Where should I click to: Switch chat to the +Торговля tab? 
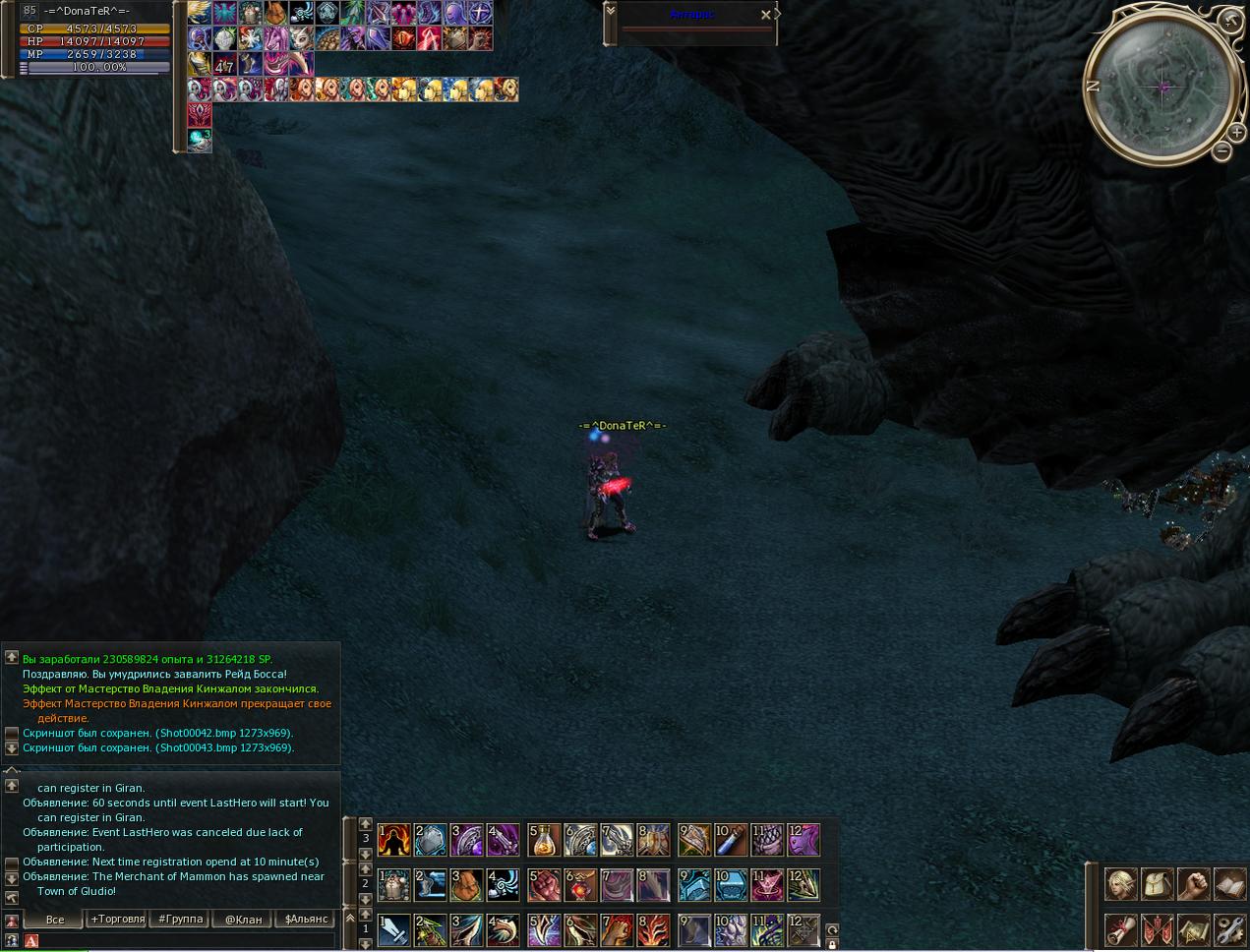click(117, 920)
